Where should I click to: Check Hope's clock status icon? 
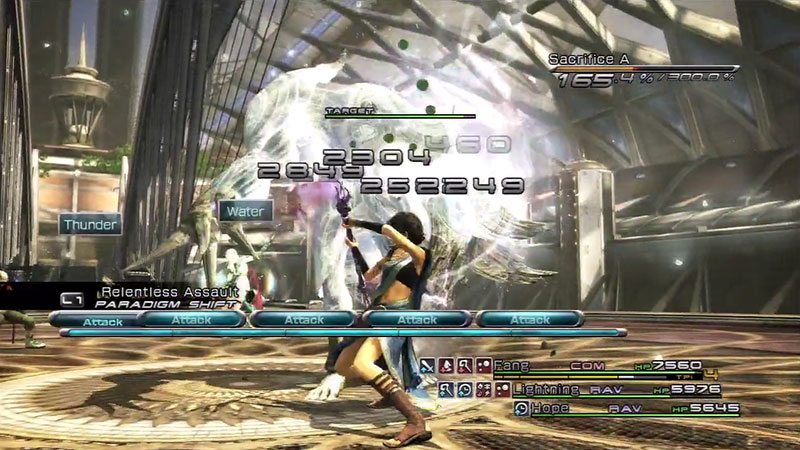coord(520,409)
